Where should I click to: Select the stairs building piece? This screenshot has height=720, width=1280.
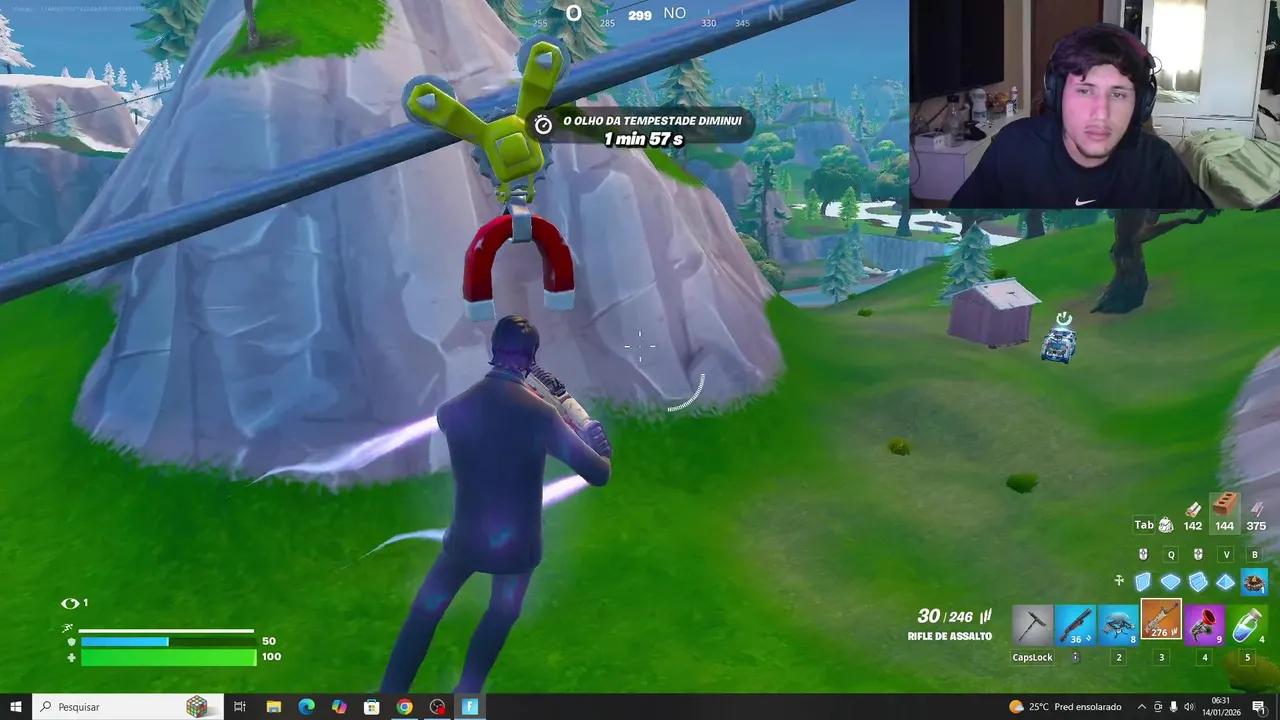(x=1198, y=581)
